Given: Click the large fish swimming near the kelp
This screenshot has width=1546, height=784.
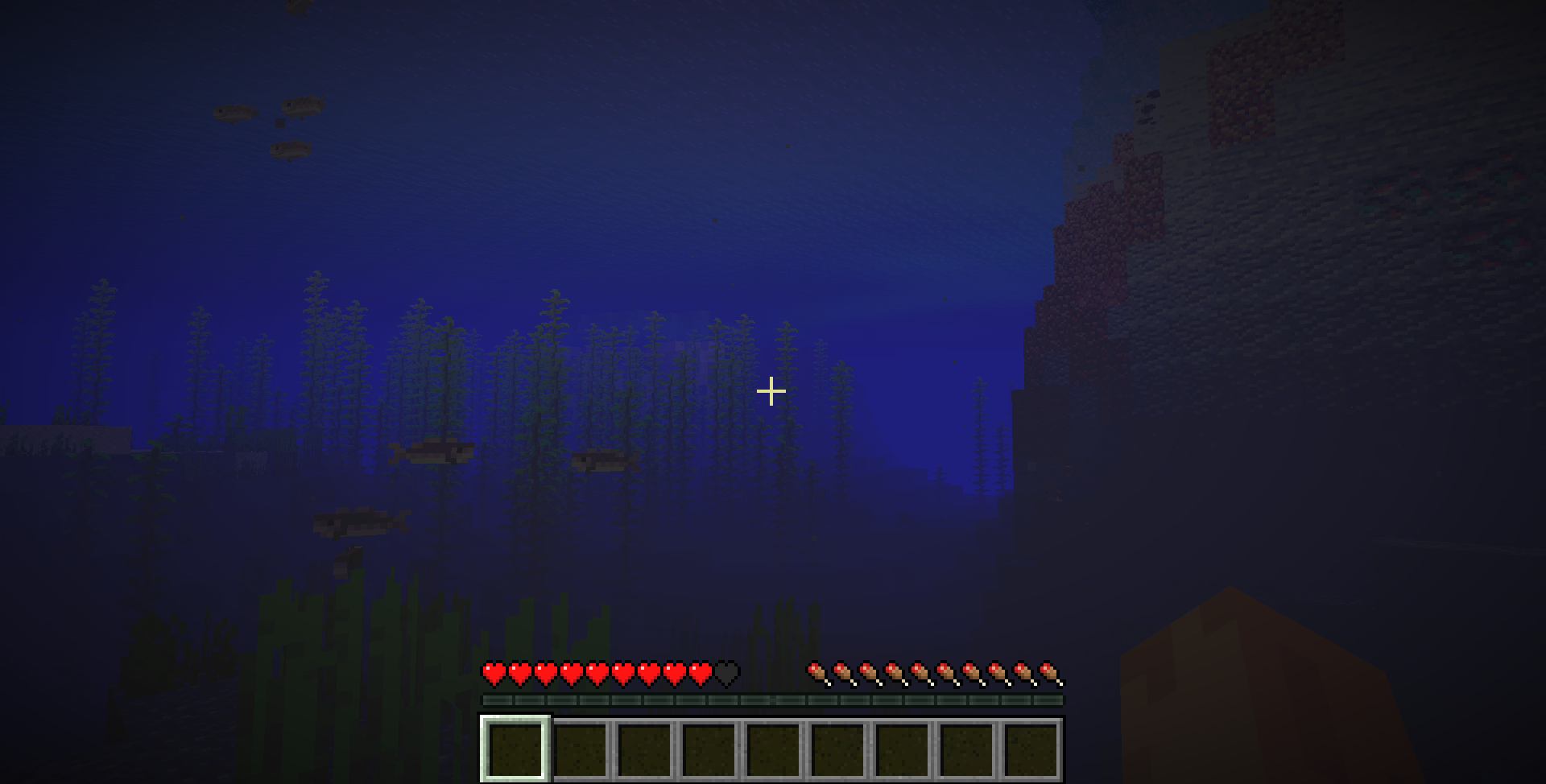Looking at the screenshot, I should pos(432,452).
